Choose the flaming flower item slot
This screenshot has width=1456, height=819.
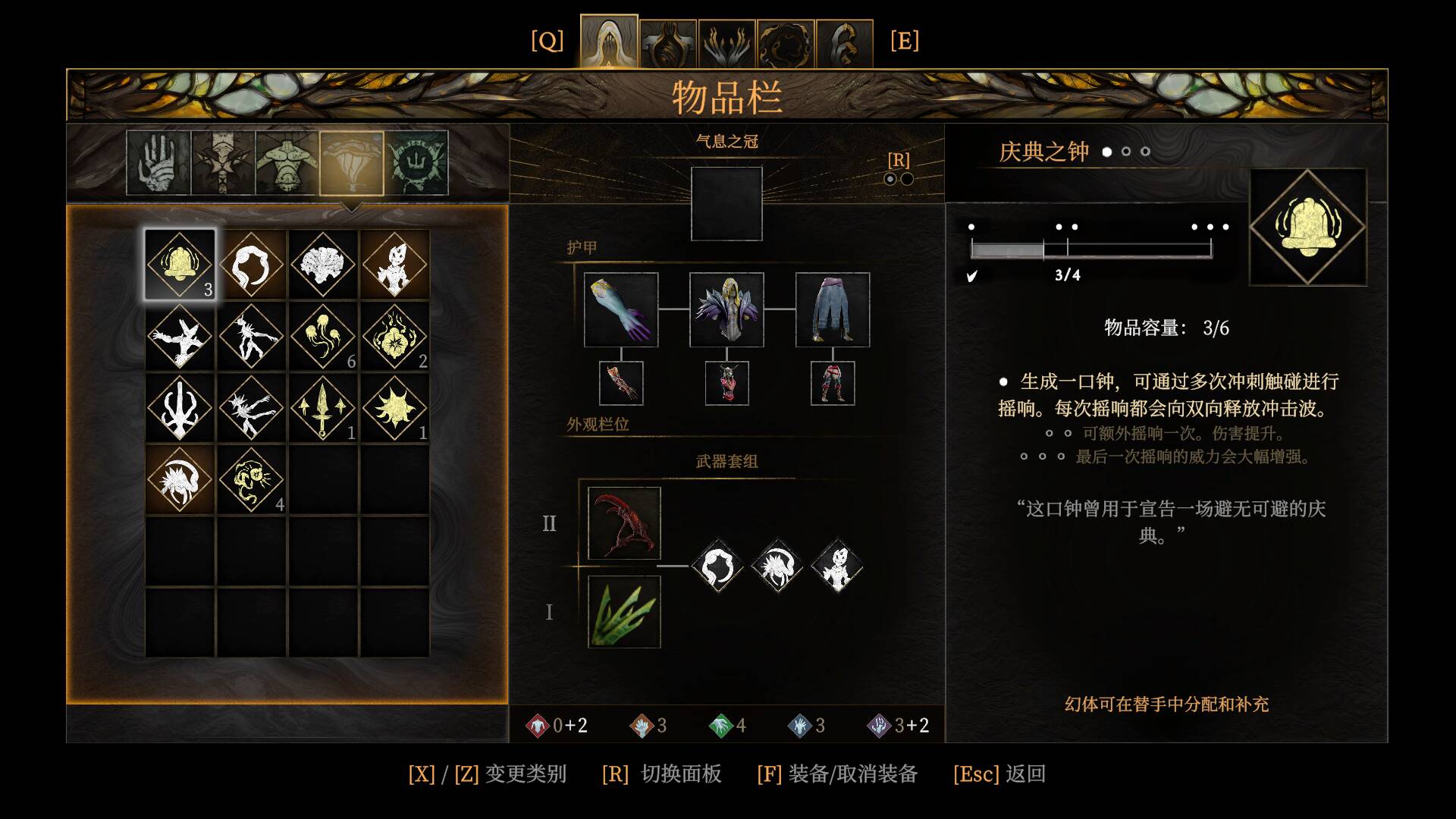[x=394, y=337]
